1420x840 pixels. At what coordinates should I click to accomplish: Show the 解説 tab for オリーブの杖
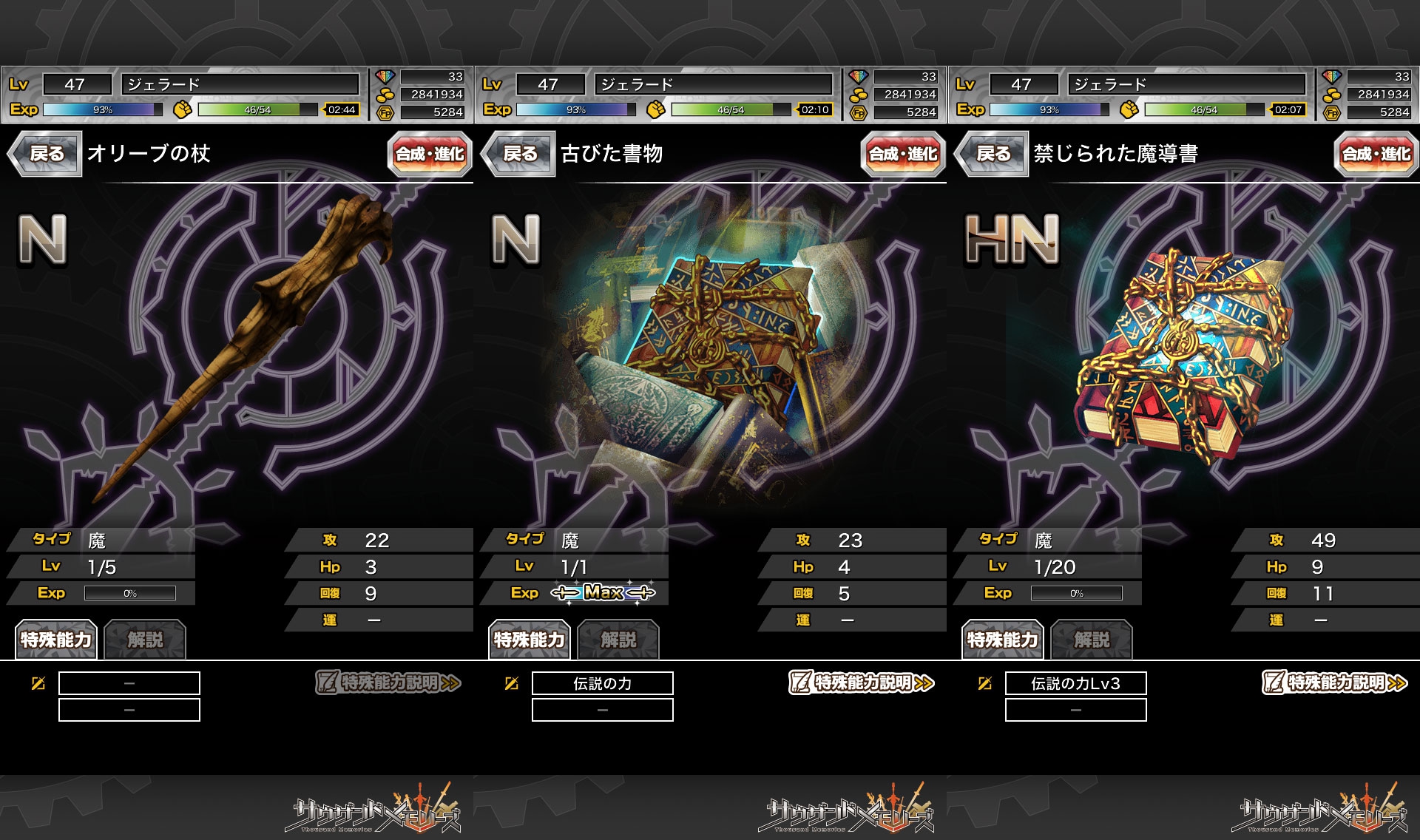pos(145,640)
